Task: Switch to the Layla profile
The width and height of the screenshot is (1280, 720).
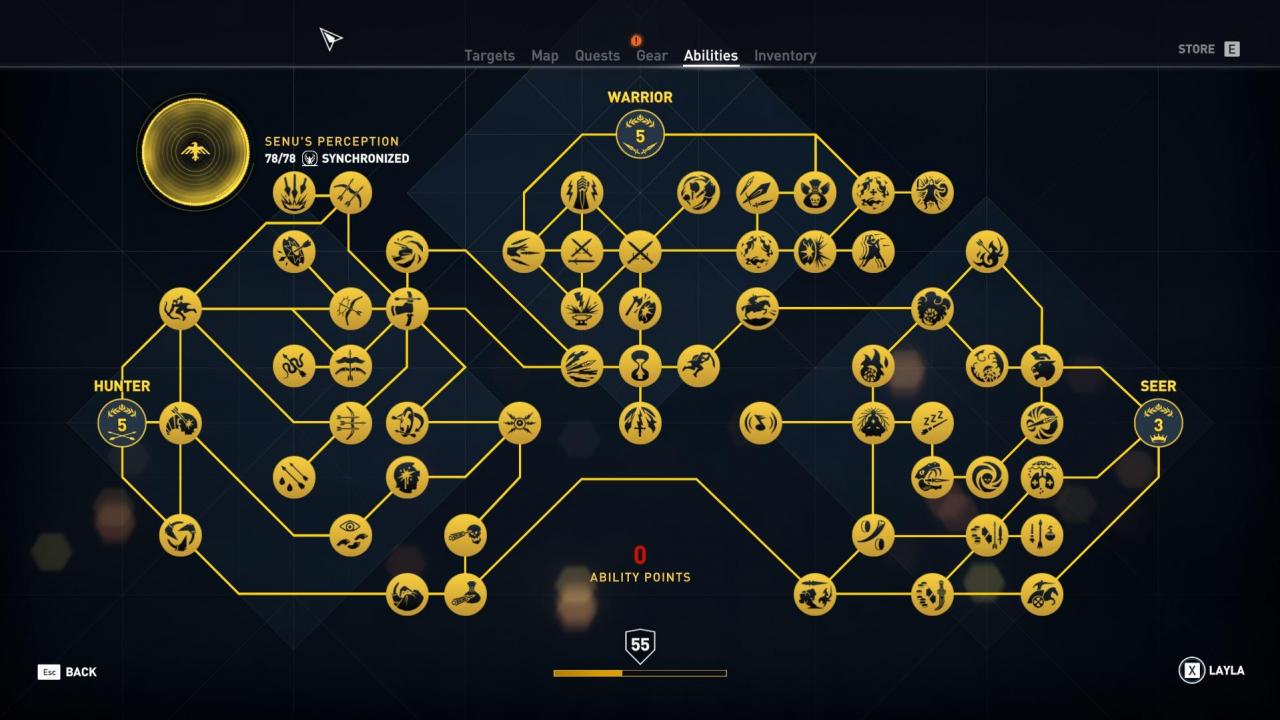Action: [x=1212, y=671]
